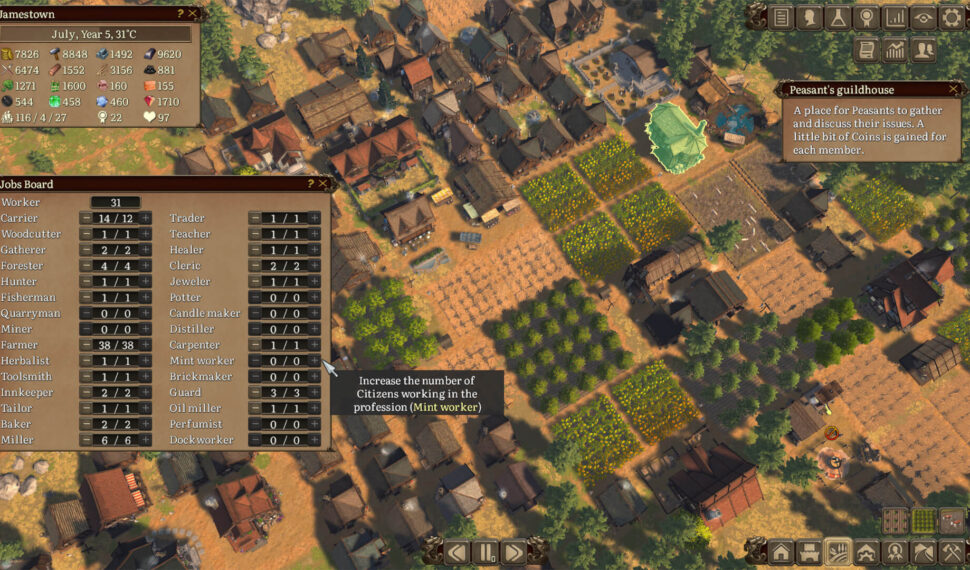Add one more Farmer
Screen dimensions: 970x570
145,345
